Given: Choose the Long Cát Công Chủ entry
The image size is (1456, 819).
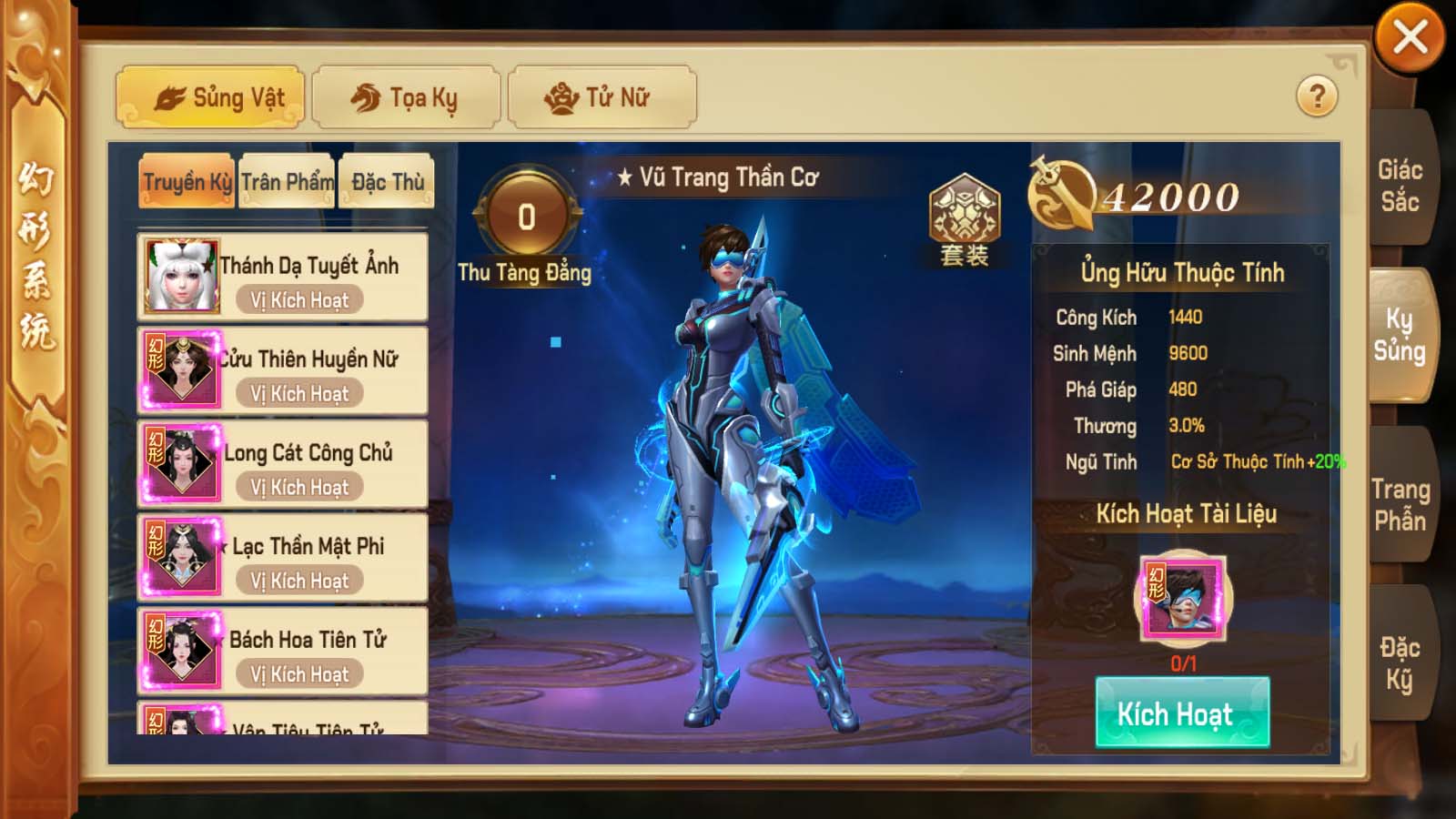Looking at the screenshot, I should click(282, 464).
